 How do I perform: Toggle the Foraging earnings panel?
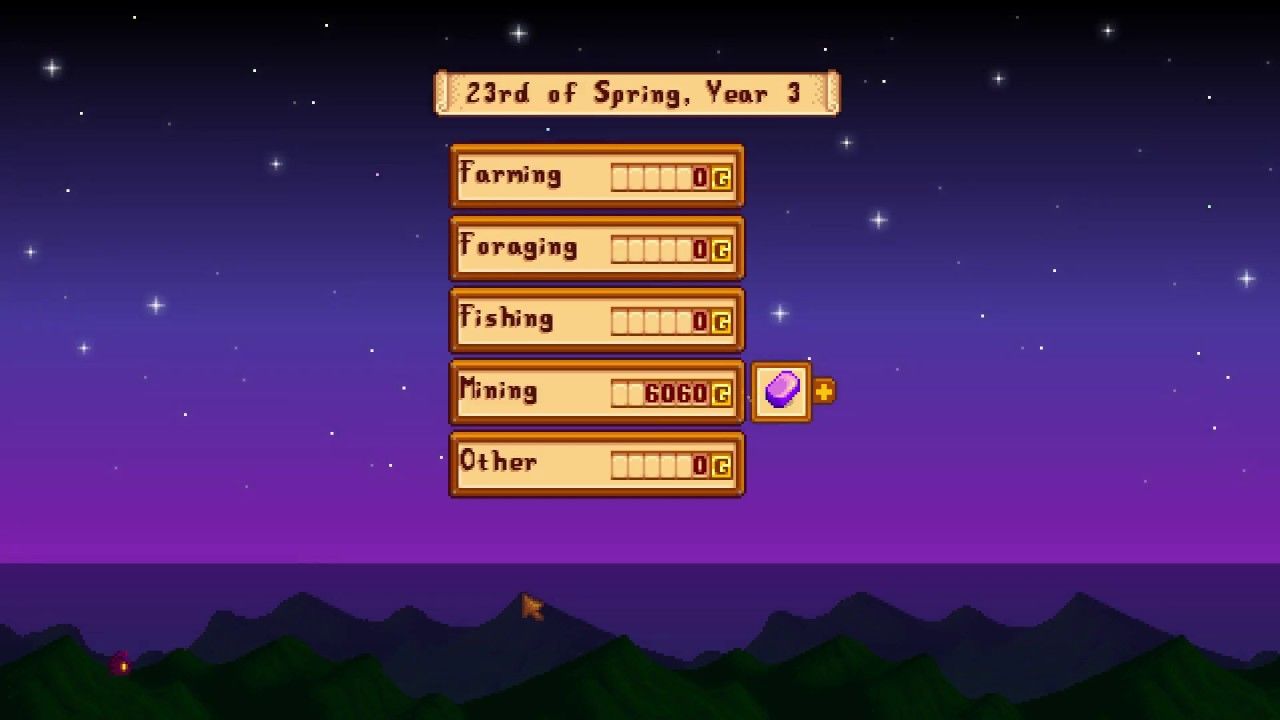(x=597, y=247)
